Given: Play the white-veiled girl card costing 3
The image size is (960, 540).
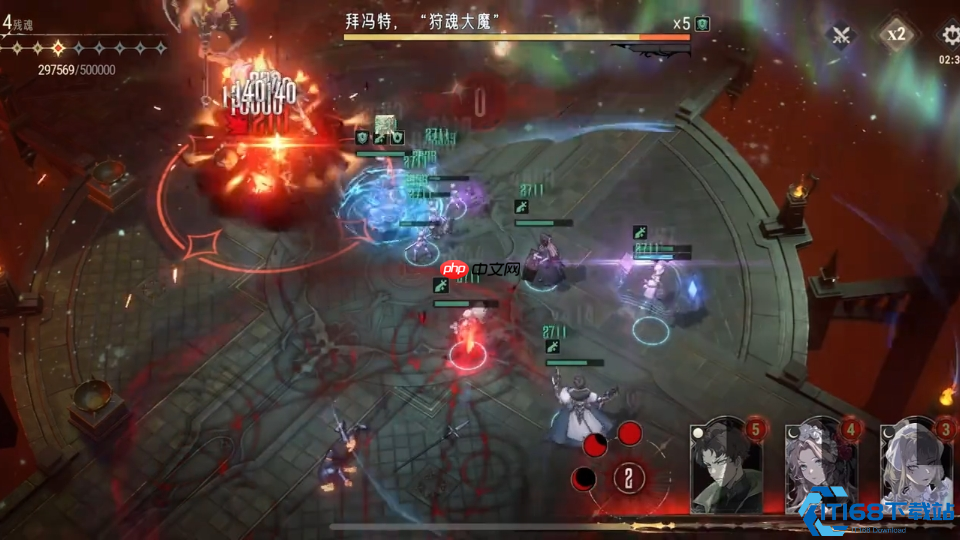Looking at the screenshot, I should pos(916,466).
